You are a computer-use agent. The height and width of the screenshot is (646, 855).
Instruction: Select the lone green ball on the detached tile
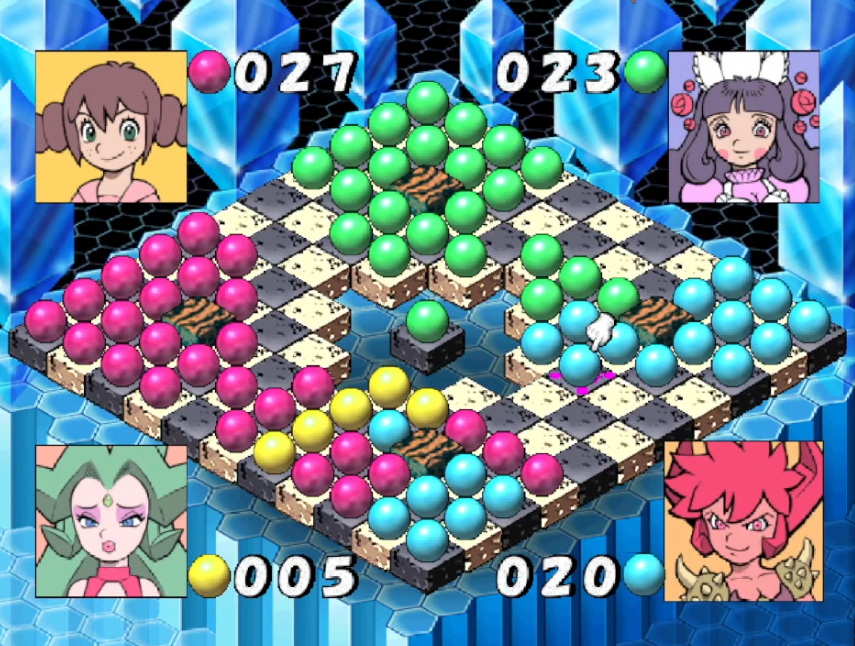(427, 322)
